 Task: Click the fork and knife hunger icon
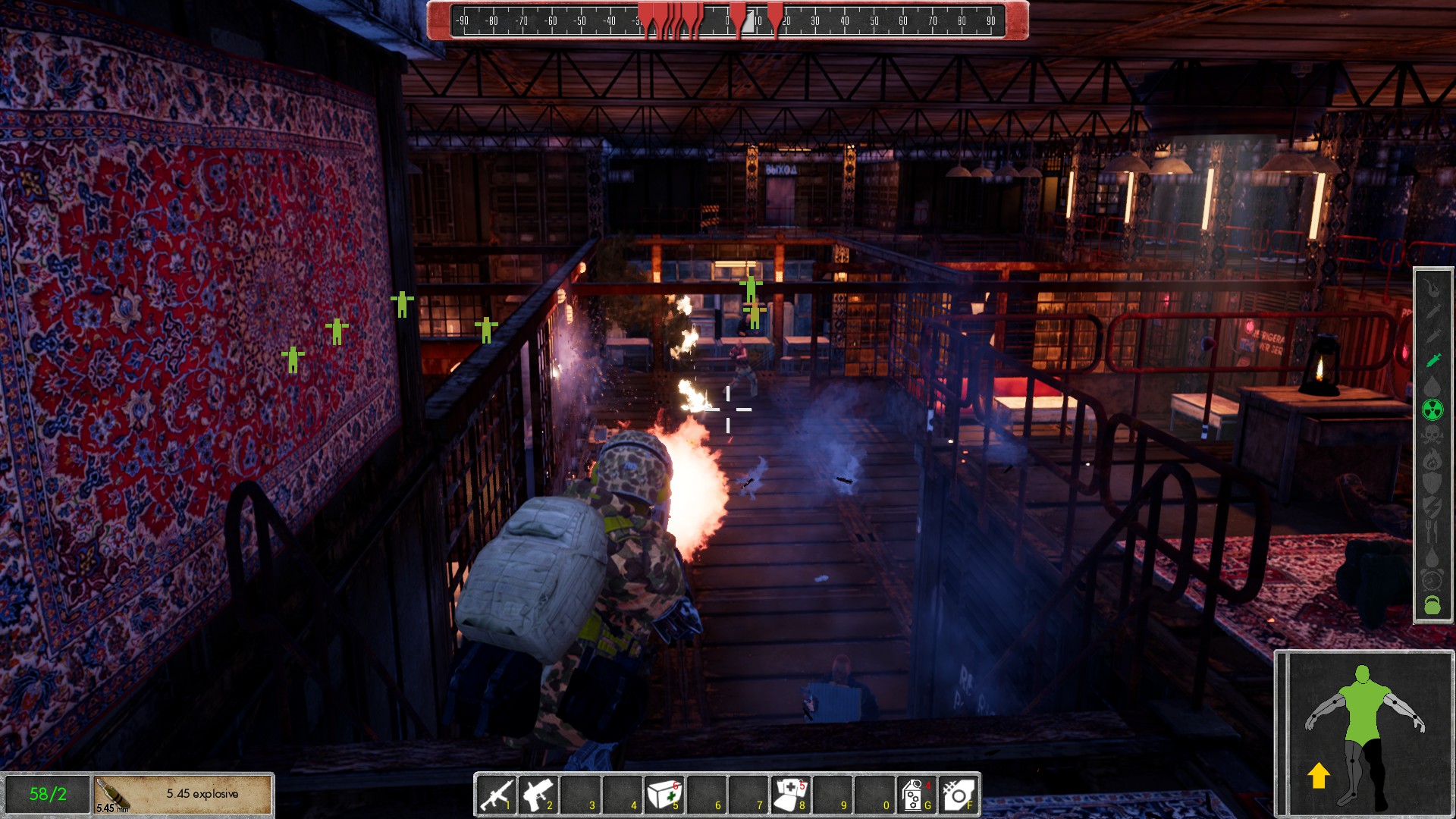point(1432,532)
